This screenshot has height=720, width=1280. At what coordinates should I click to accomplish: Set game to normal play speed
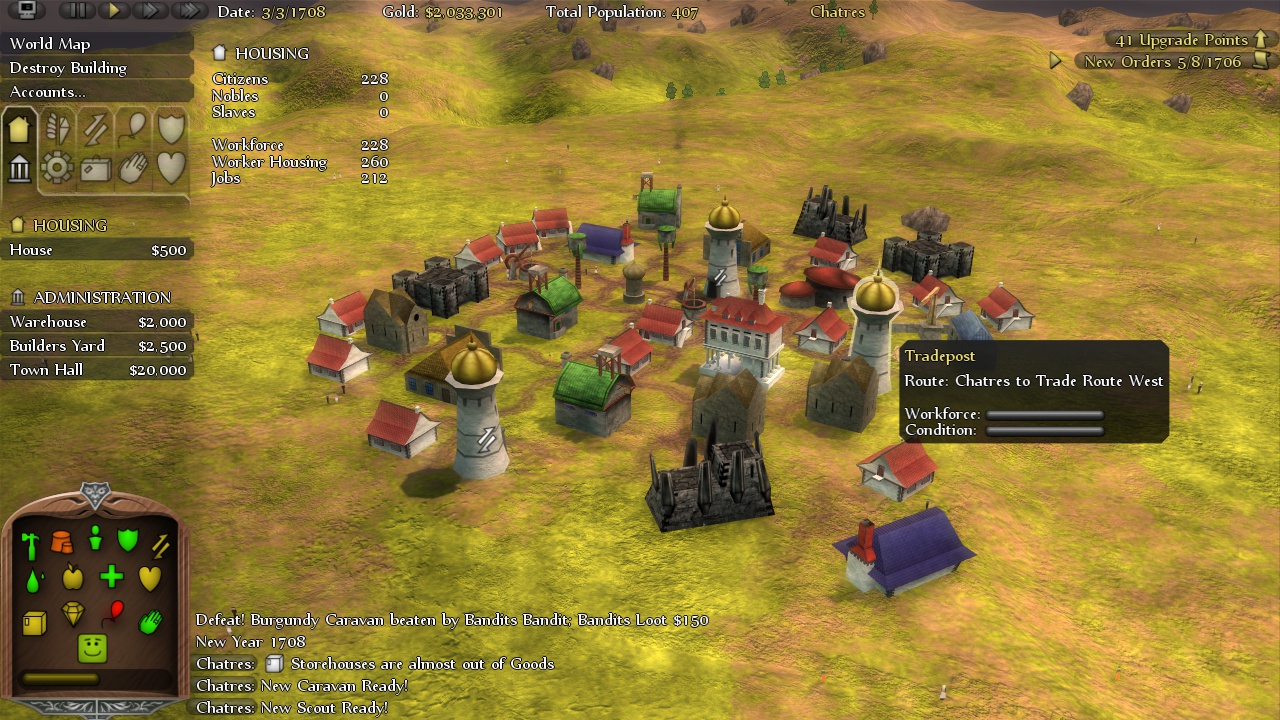pos(113,11)
